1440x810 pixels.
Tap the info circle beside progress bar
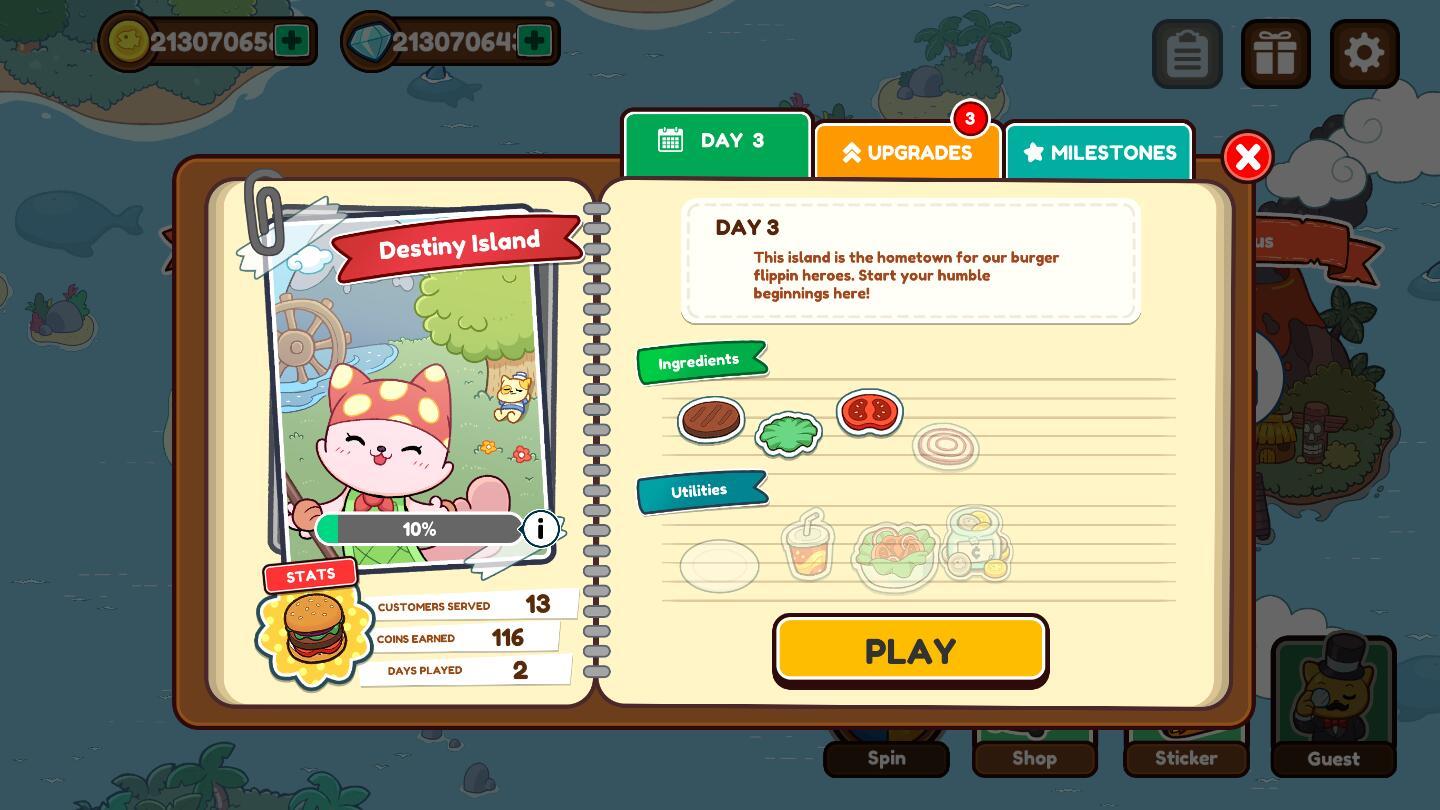540,529
